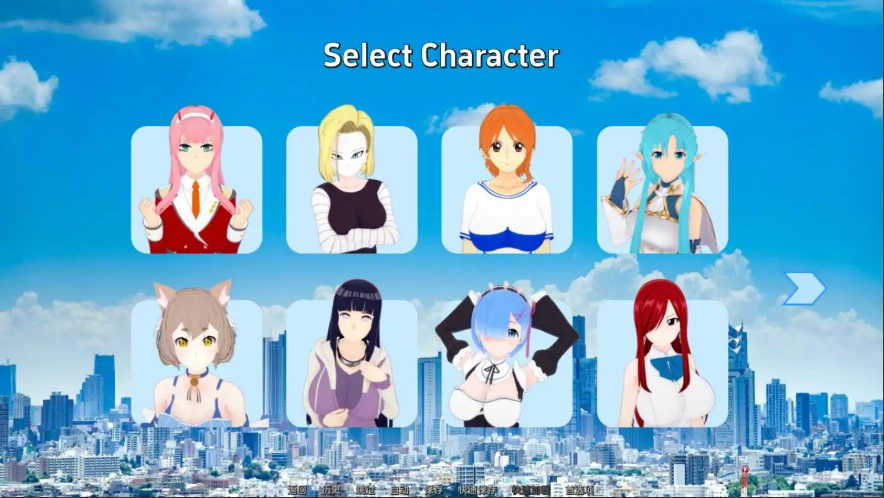The width and height of the screenshot is (884, 498).
Task: Toggle the 自动 (Auto) mode
Action: tap(399, 490)
